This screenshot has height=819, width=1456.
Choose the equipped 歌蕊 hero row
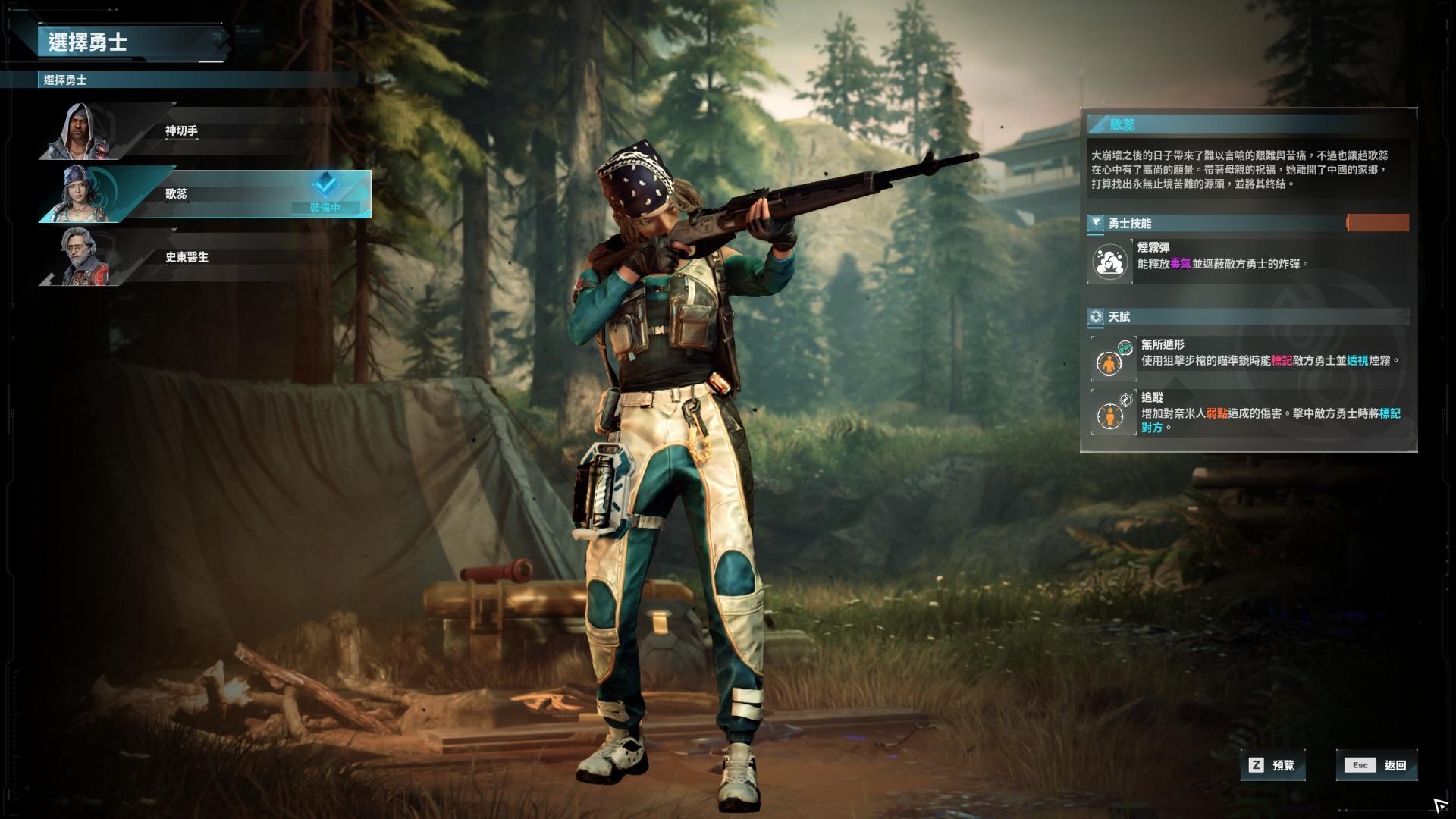click(x=205, y=194)
